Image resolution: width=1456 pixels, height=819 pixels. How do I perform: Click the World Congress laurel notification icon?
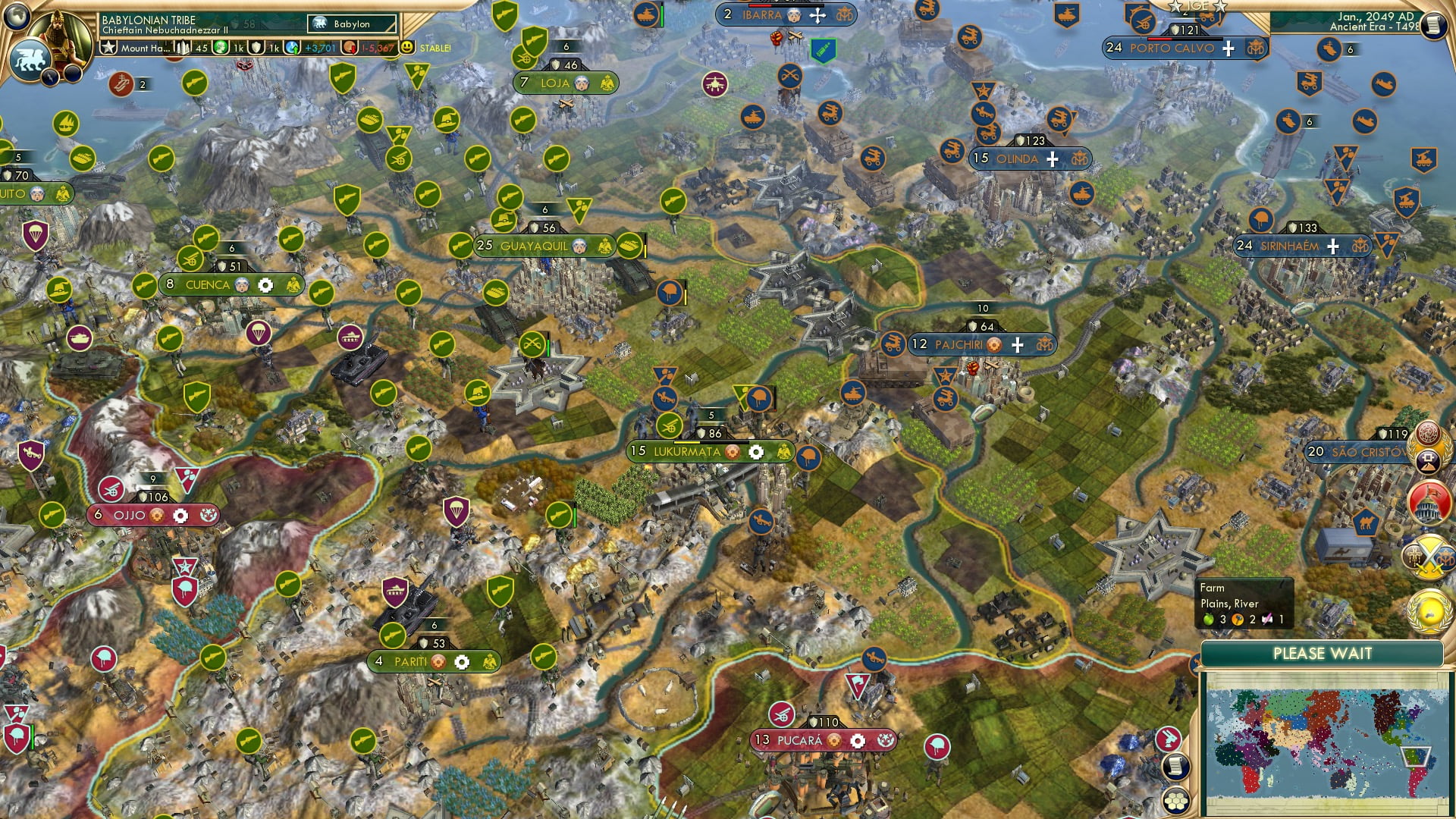1428,612
